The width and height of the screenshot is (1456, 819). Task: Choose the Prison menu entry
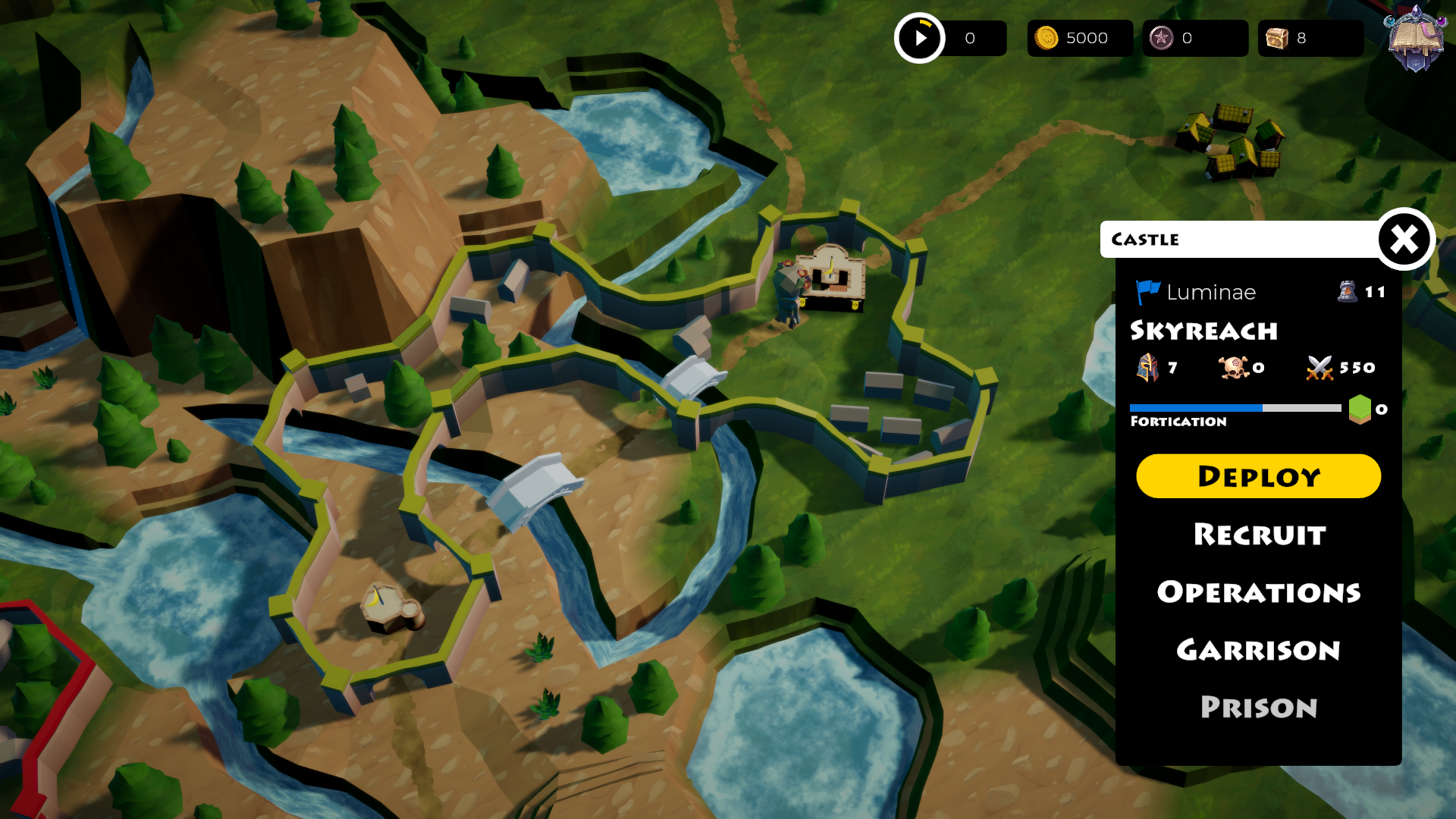[1259, 708]
